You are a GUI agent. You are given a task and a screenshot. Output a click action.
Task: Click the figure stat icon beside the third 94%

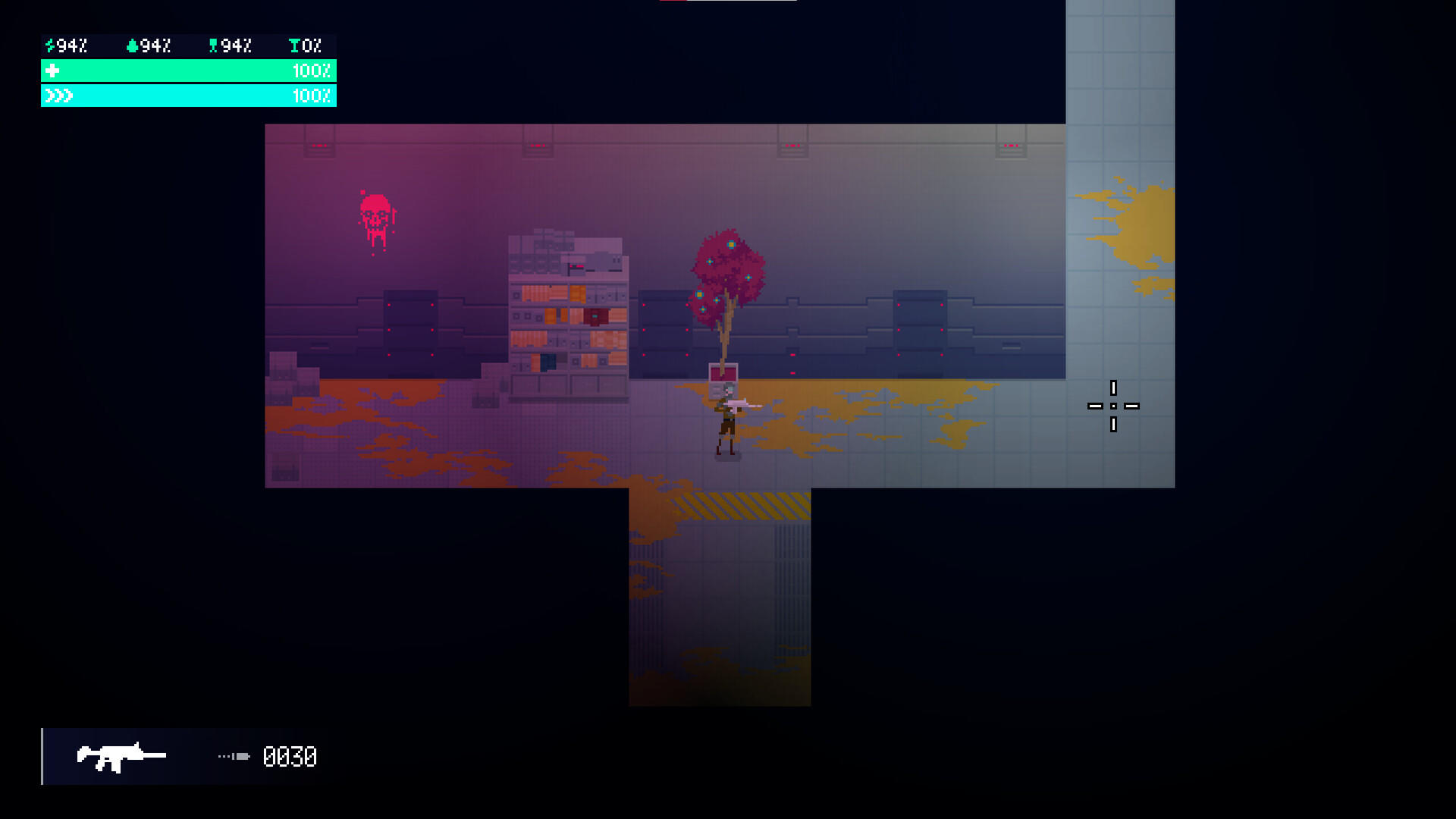point(213,45)
